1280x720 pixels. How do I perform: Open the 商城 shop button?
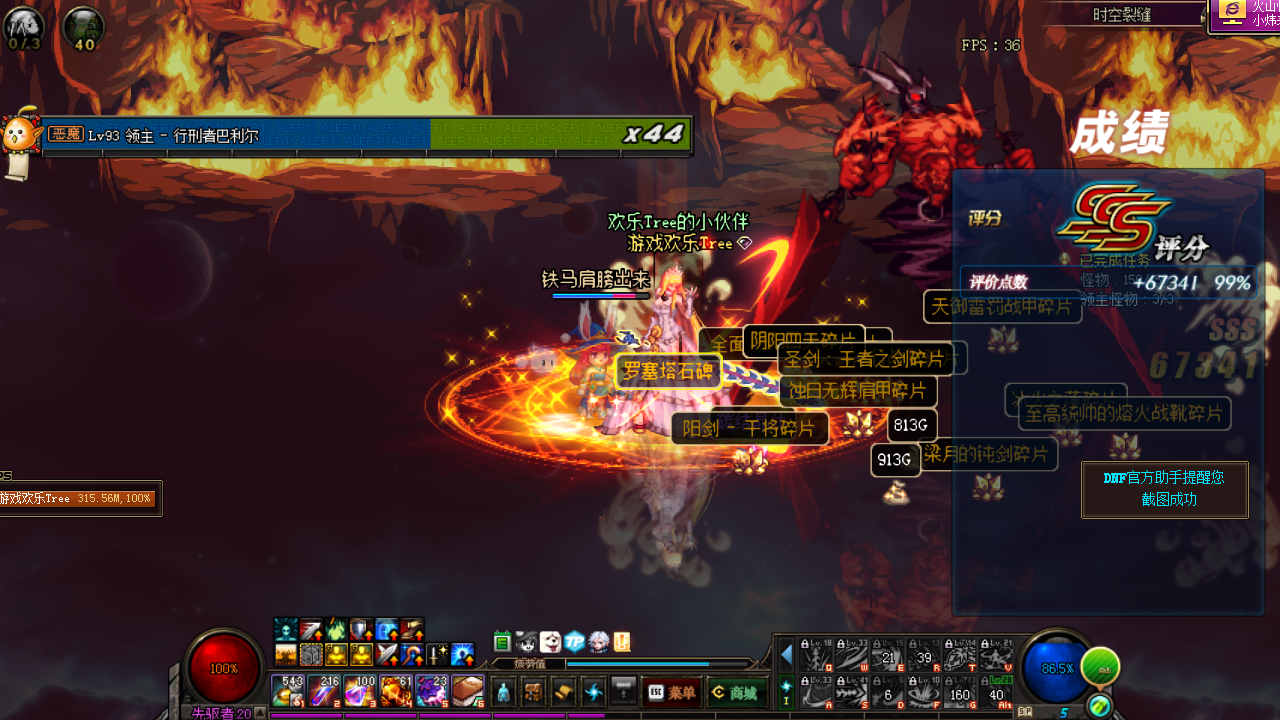[732, 693]
